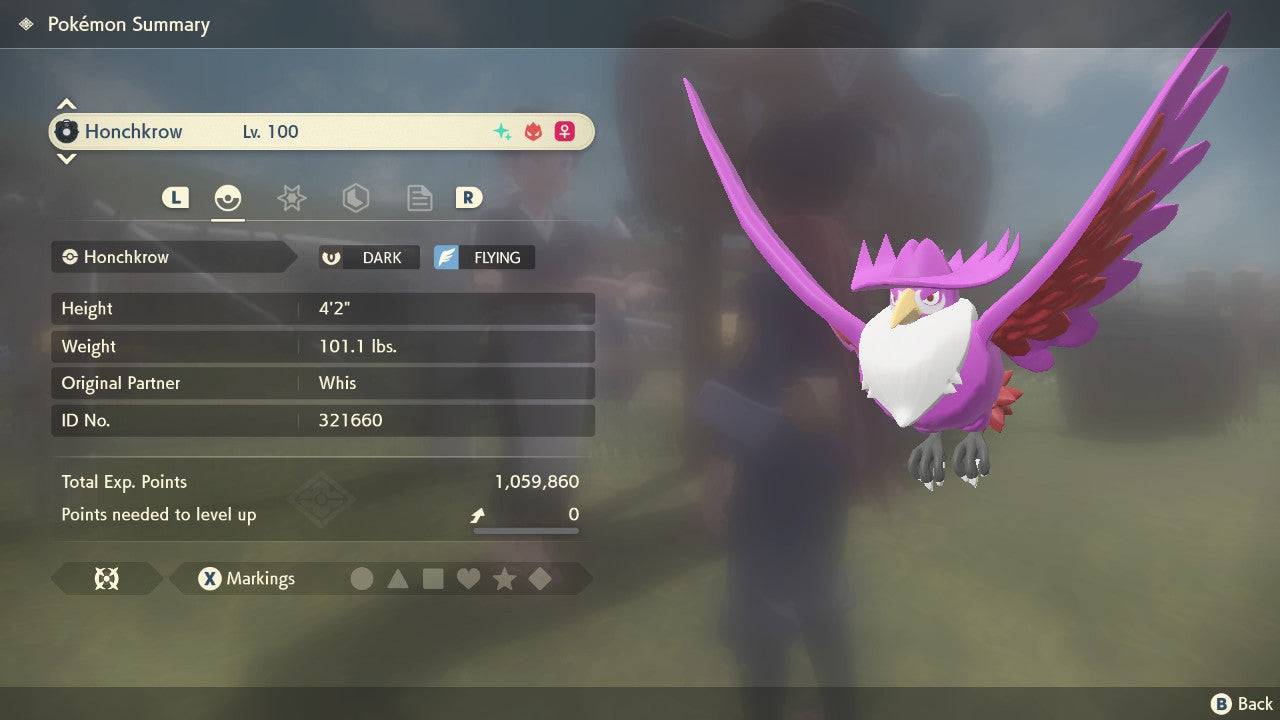Toggle the circle marking
Image resolution: width=1280 pixels, height=720 pixels.
pos(362,578)
